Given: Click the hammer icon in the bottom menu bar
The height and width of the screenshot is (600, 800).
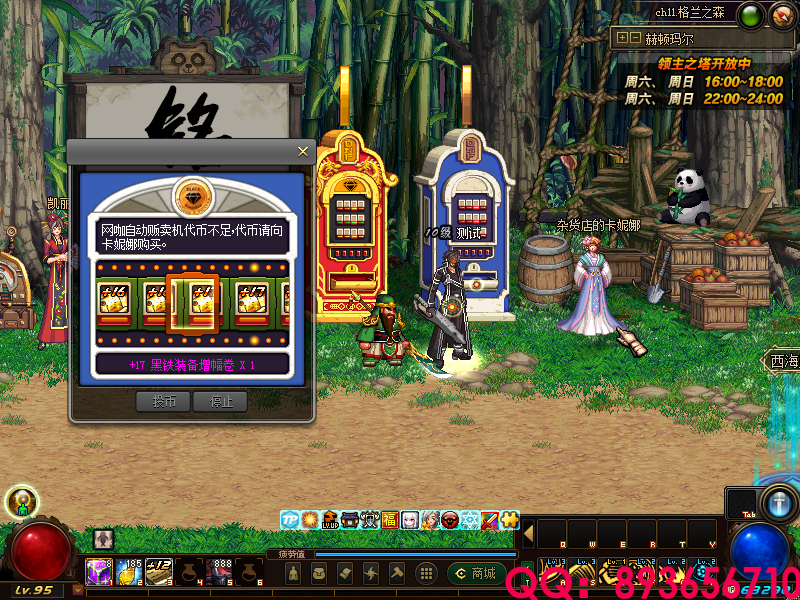Looking at the screenshot, I should (x=397, y=573).
